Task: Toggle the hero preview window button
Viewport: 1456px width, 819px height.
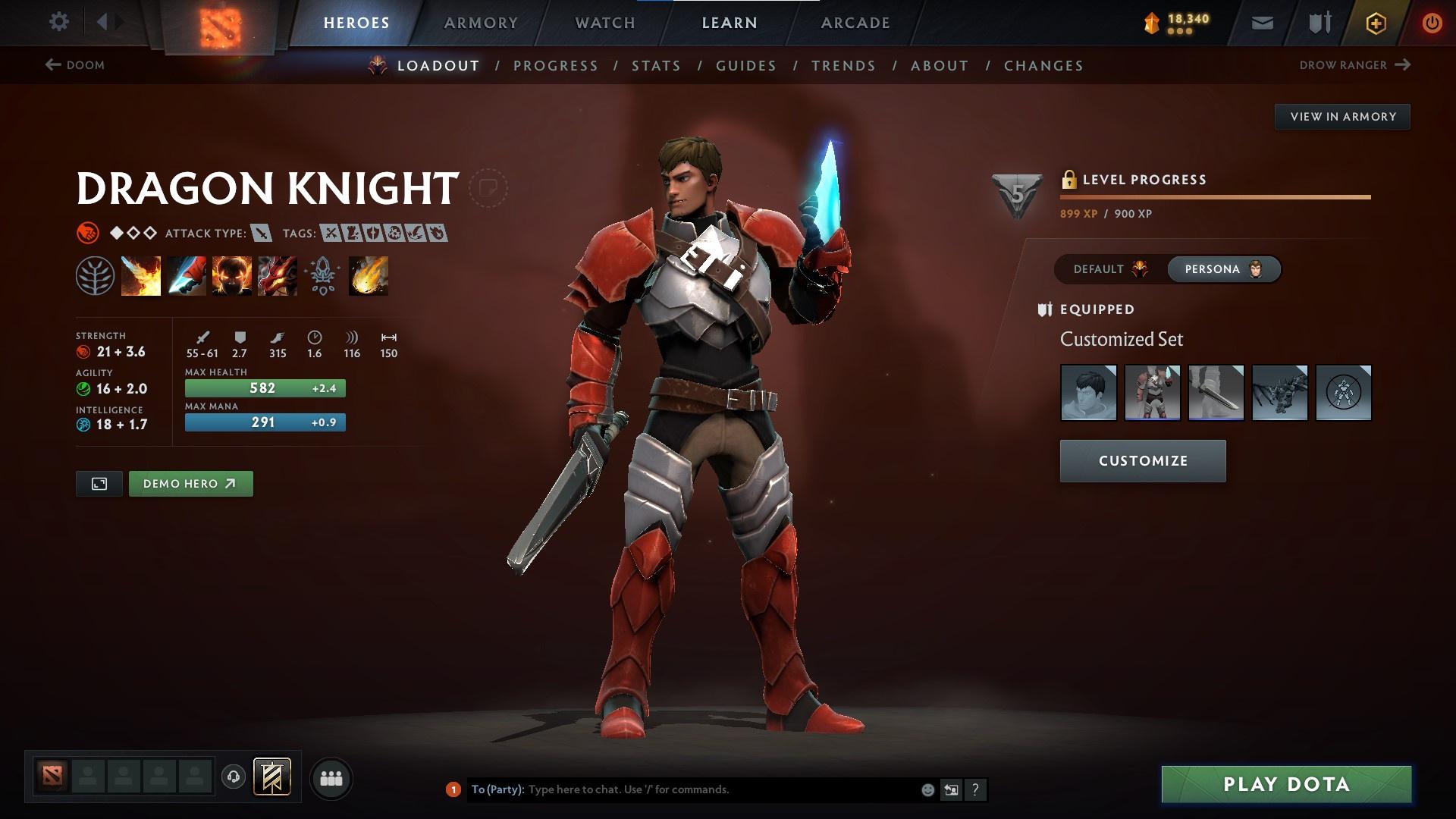Action: [x=99, y=483]
